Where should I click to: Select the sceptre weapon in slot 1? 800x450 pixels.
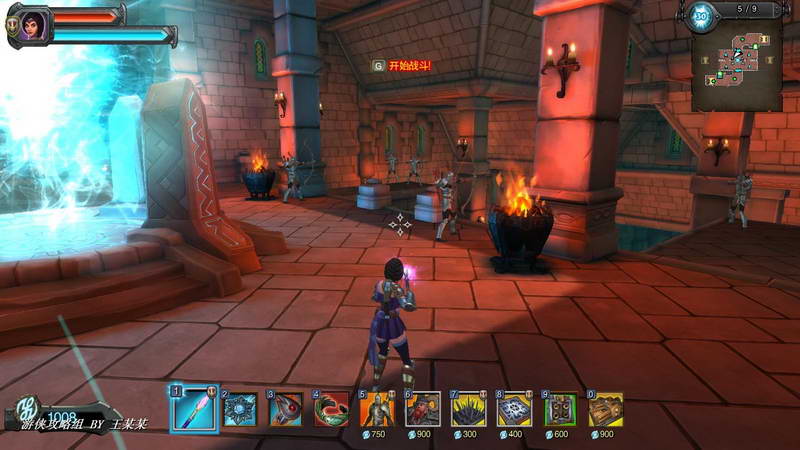point(194,409)
